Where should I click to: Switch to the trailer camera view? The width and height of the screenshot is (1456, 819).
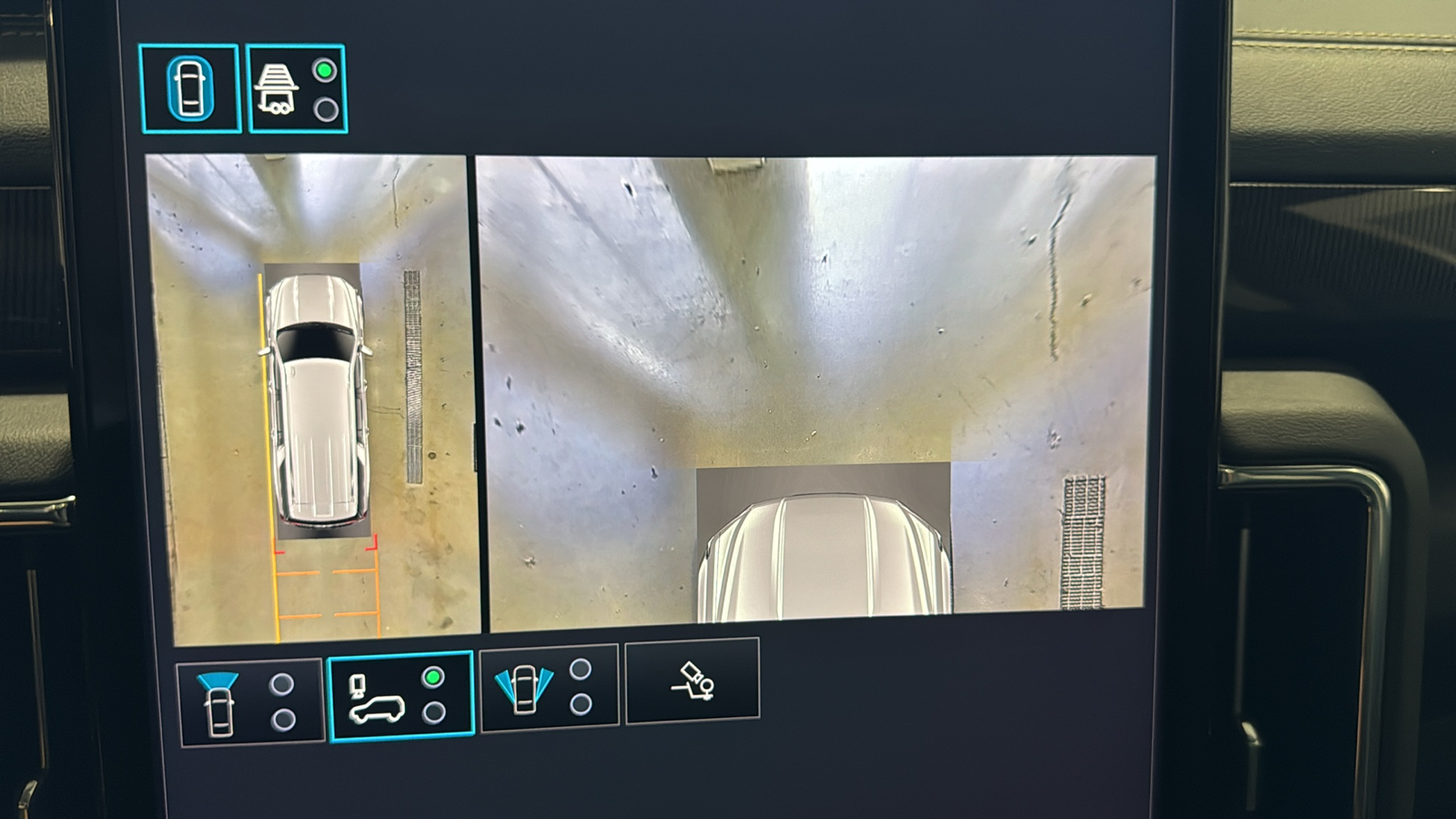click(x=297, y=89)
